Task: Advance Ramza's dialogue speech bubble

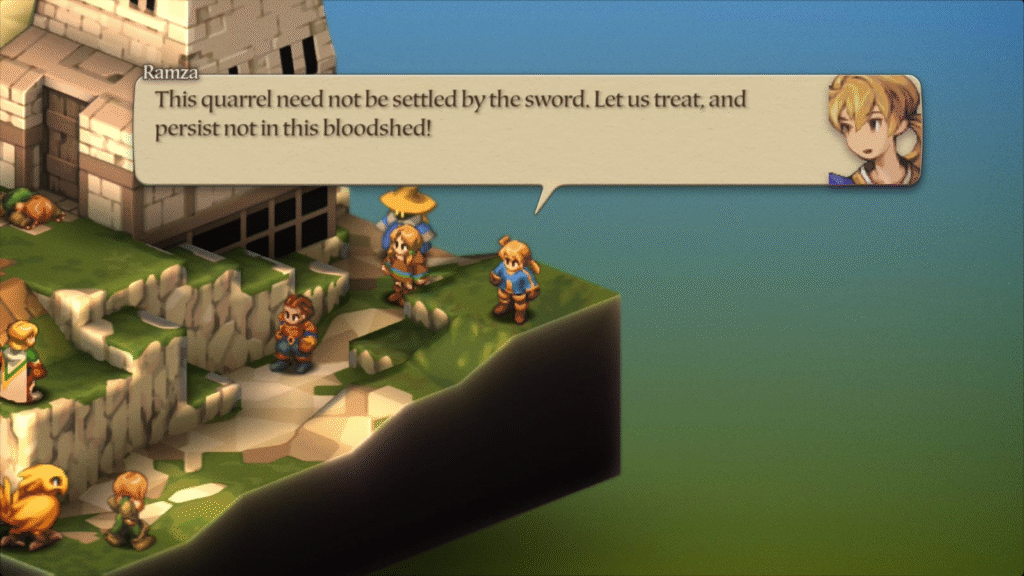Action: coord(480,130)
